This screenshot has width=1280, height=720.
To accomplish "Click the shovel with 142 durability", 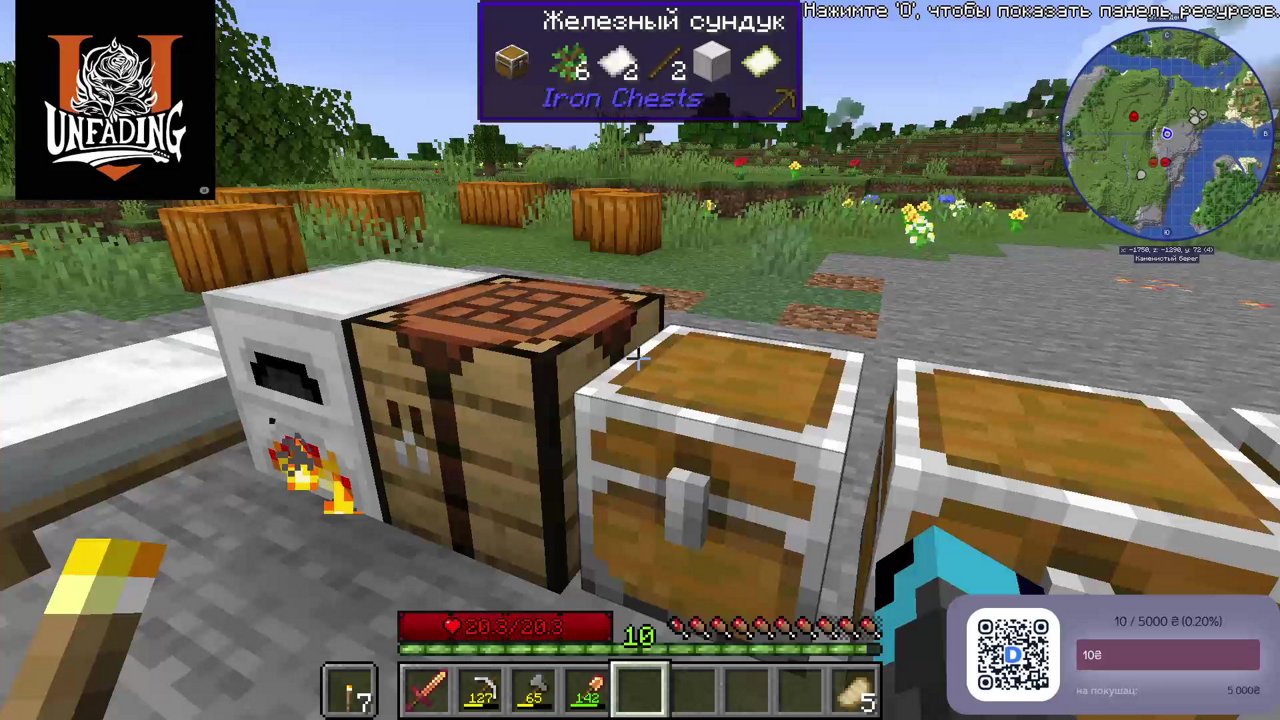I will click(587, 687).
